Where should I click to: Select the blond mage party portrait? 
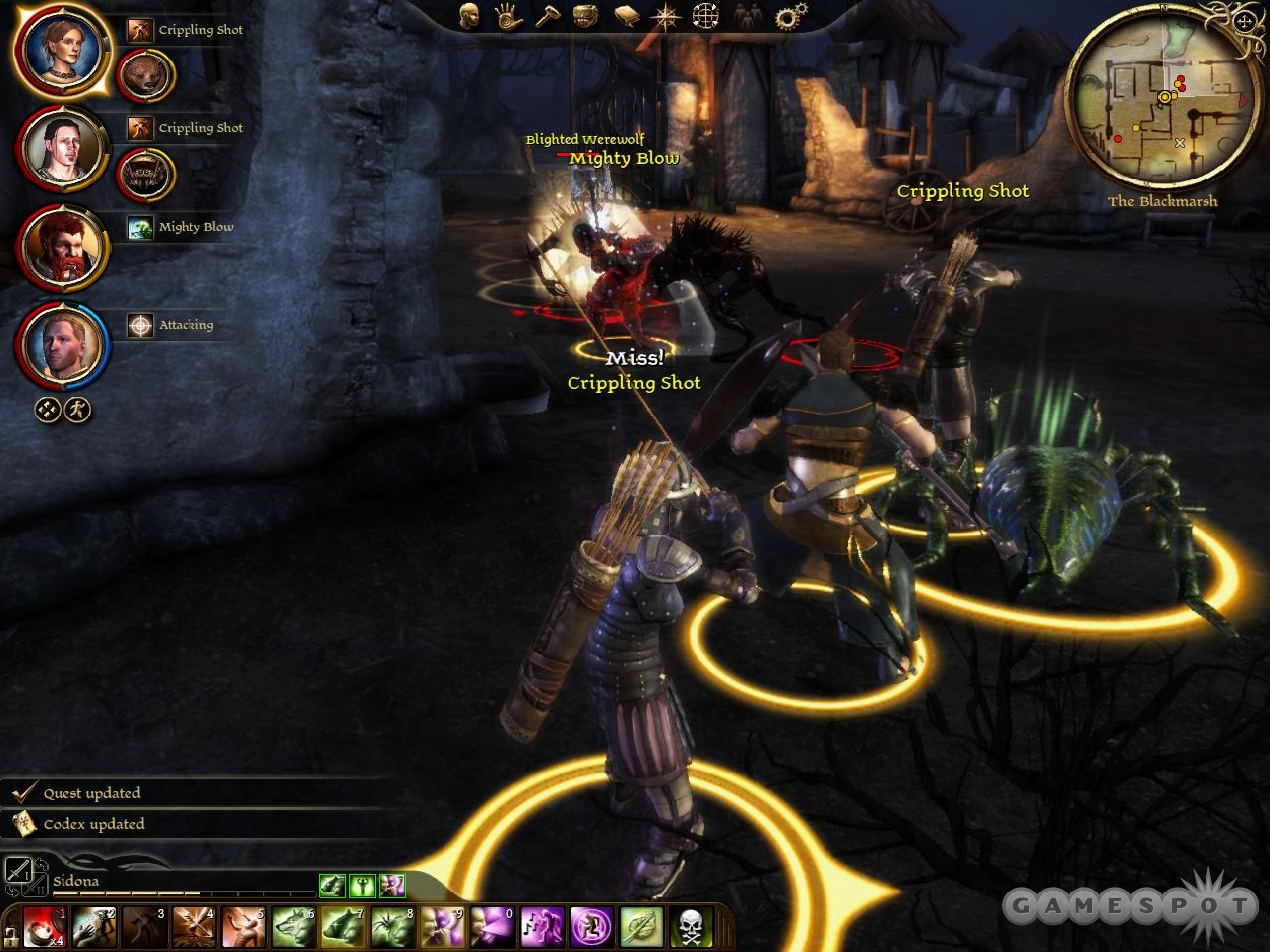pyautogui.click(x=61, y=344)
